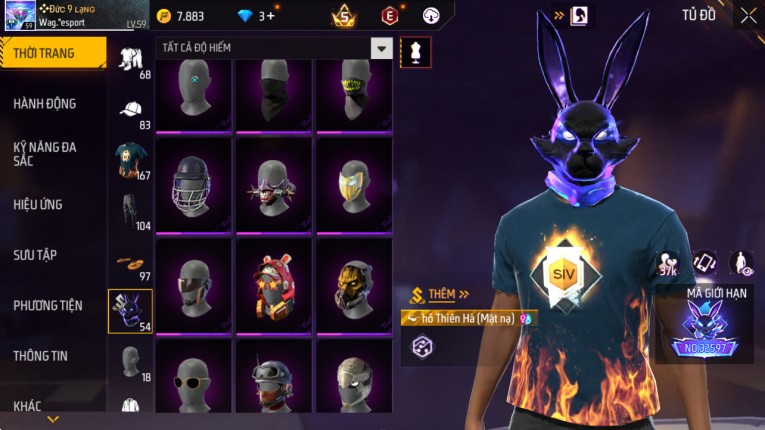Switch to the Phương Tiện tab
Viewport: 765px width, 430px height.
point(47,306)
